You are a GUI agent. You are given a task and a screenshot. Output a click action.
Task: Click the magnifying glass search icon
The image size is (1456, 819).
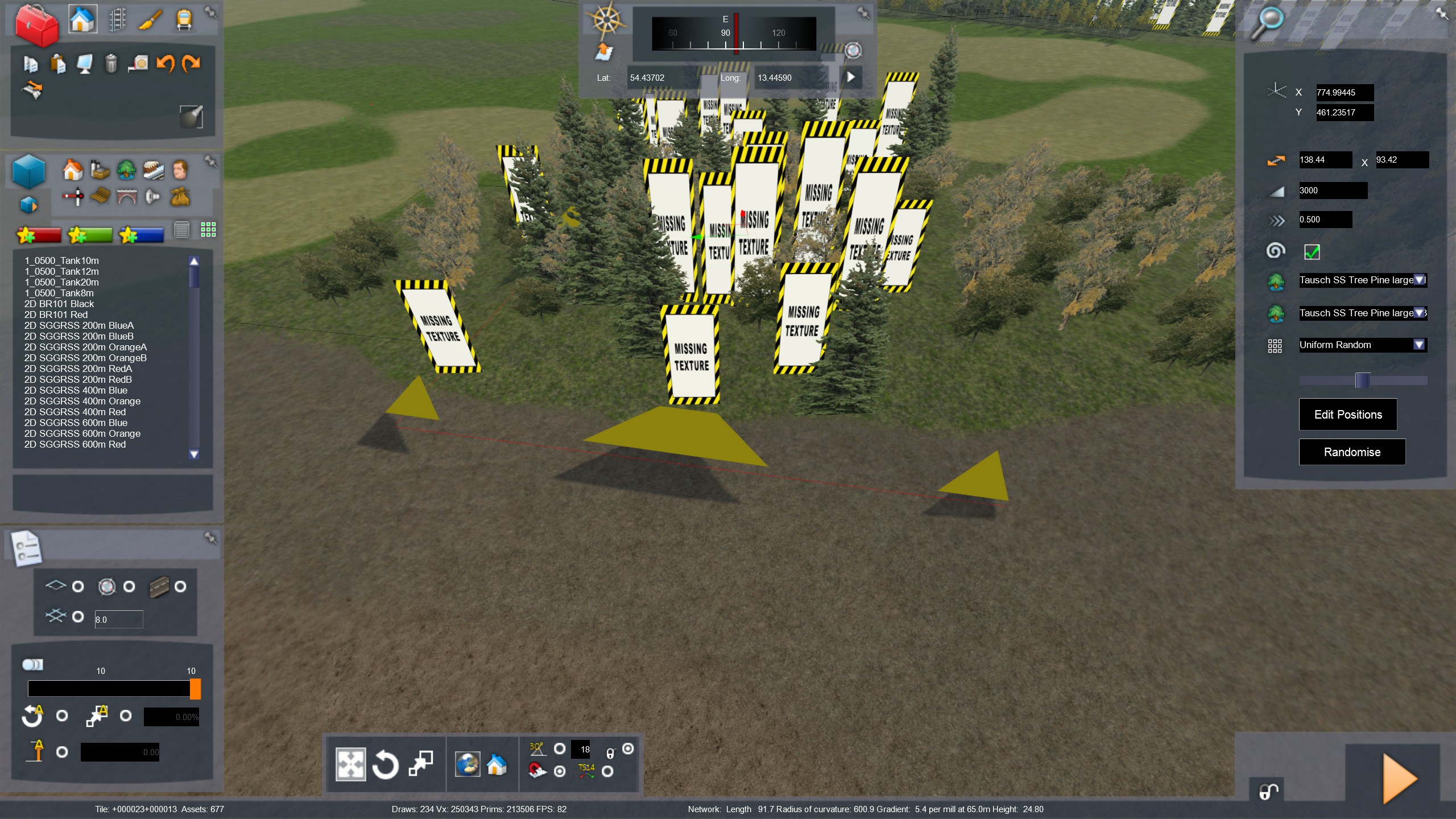coord(1268,23)
